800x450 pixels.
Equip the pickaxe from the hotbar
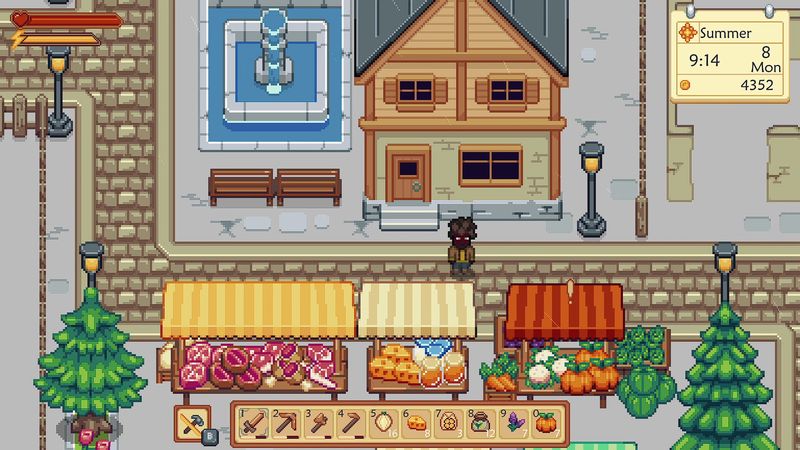(286, 423)
